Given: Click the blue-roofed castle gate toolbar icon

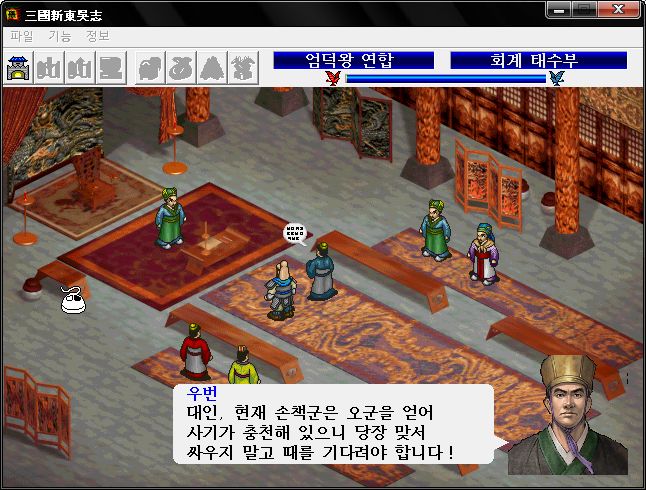Looking at the screenshot, I should pyautogui.click(x=19, y=68).
